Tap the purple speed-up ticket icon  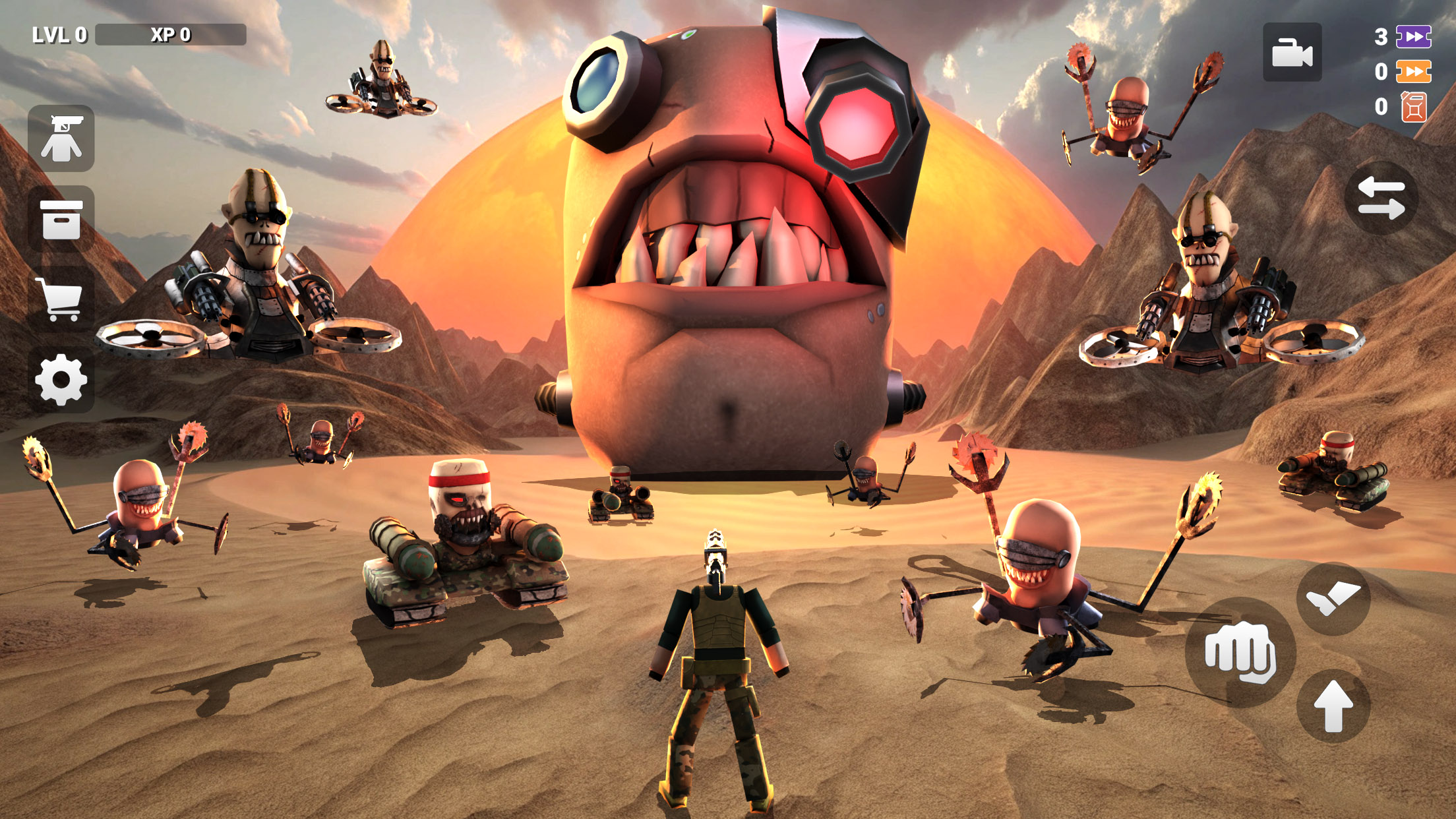[1411, 36]
